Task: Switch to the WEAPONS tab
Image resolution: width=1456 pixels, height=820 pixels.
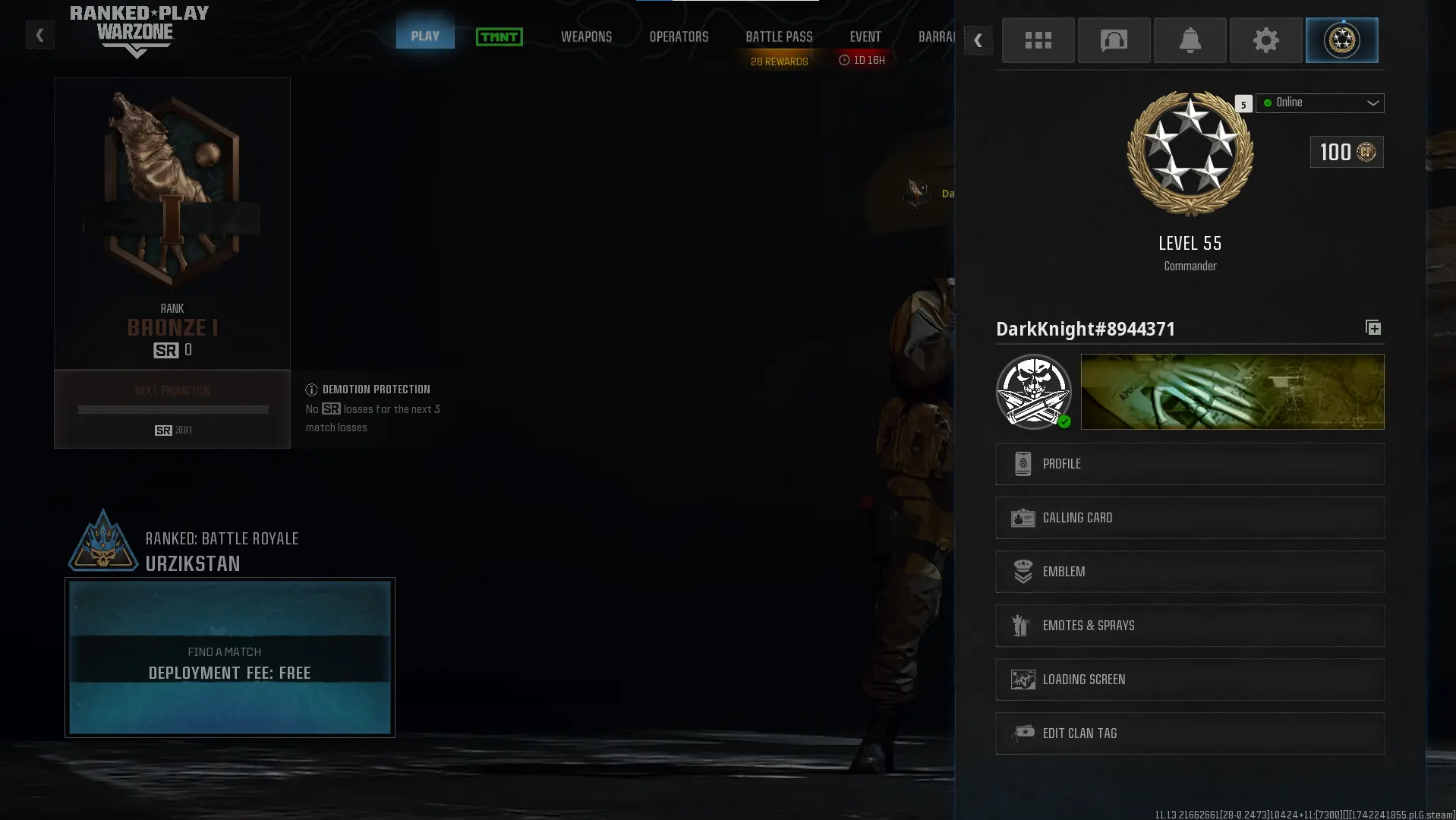Action: [586, 36]
